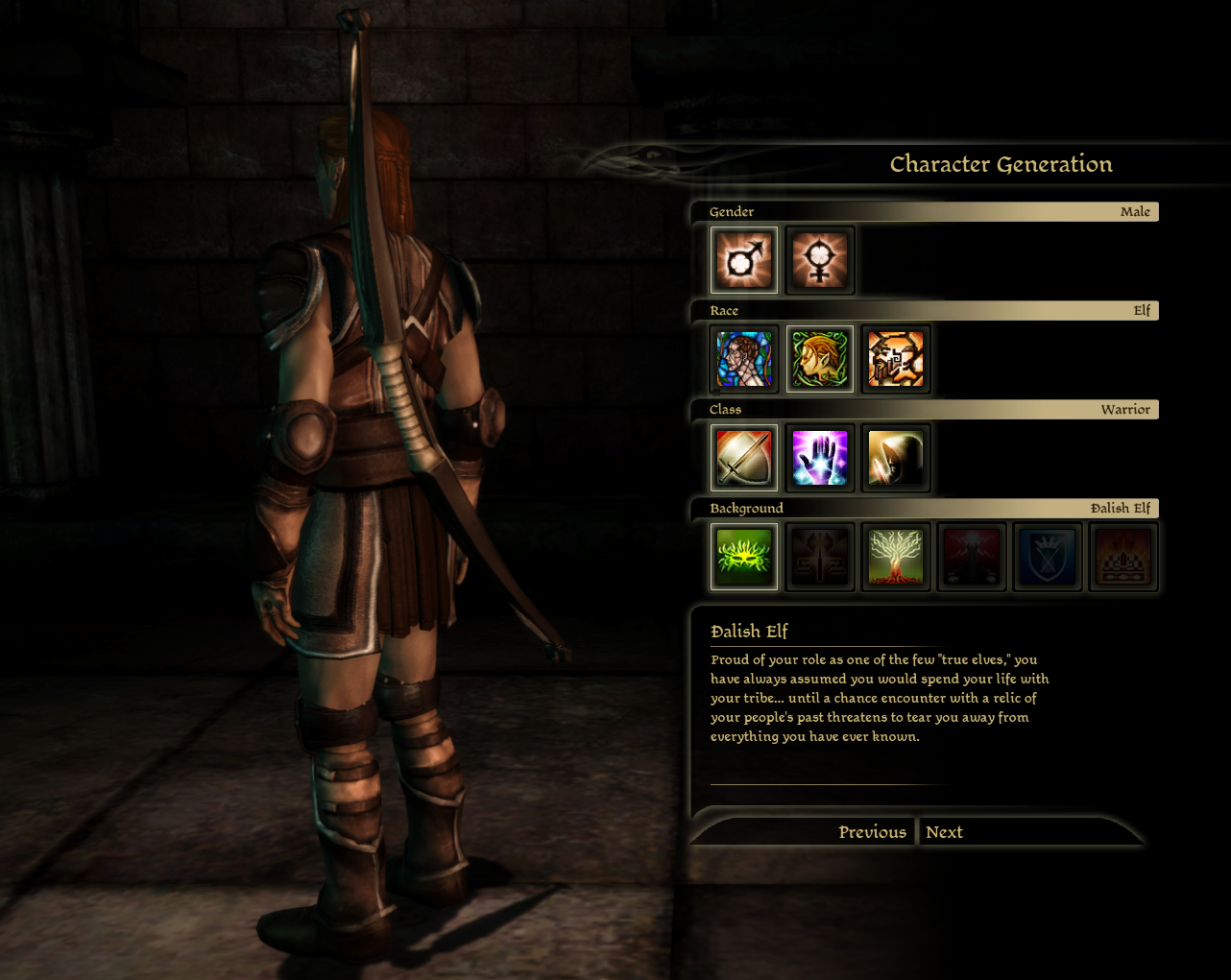Click the Previous button
Viewport: 1231px width, 980px height.
(x=872, y=831)
